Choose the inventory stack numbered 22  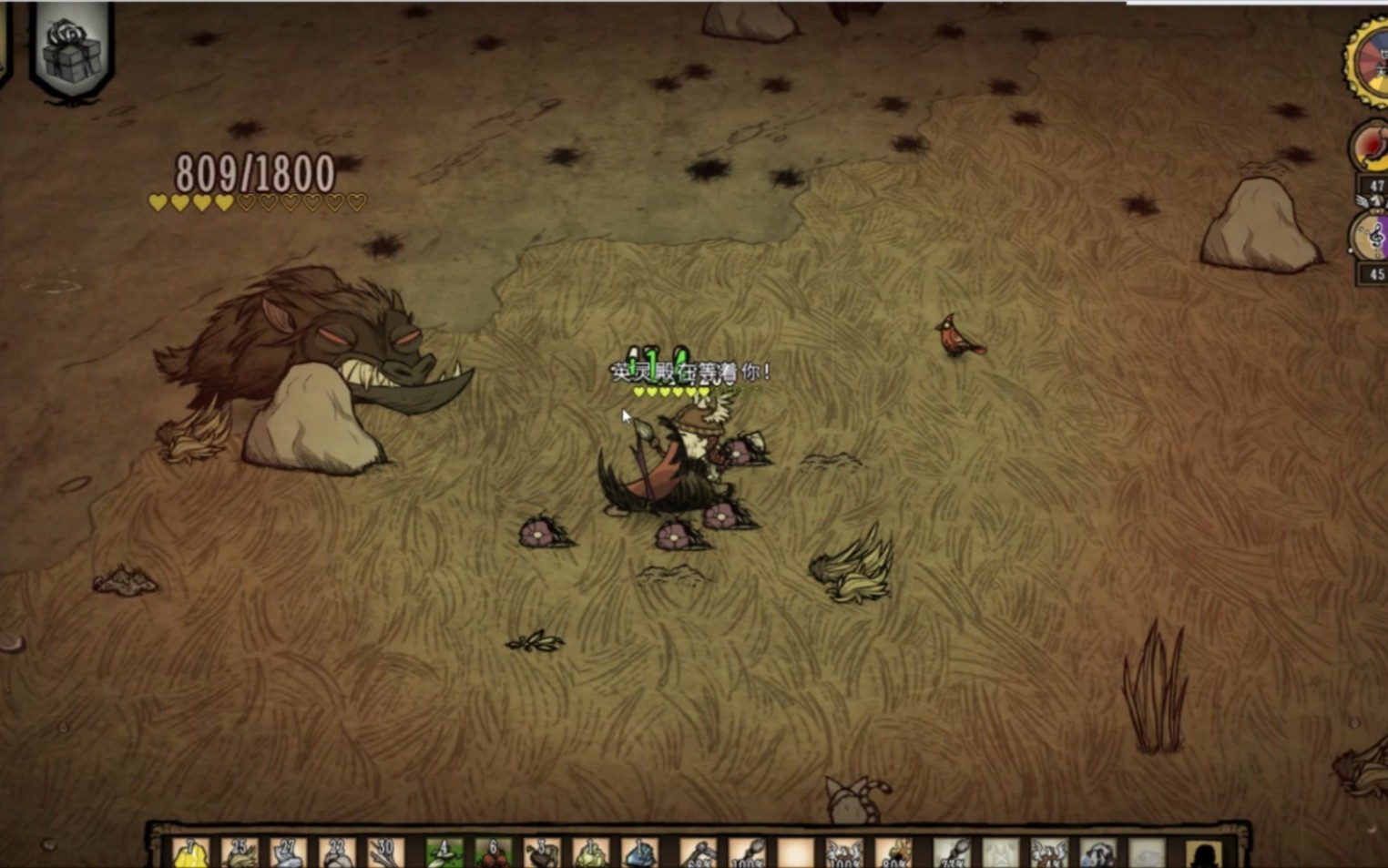pos(337,853)
